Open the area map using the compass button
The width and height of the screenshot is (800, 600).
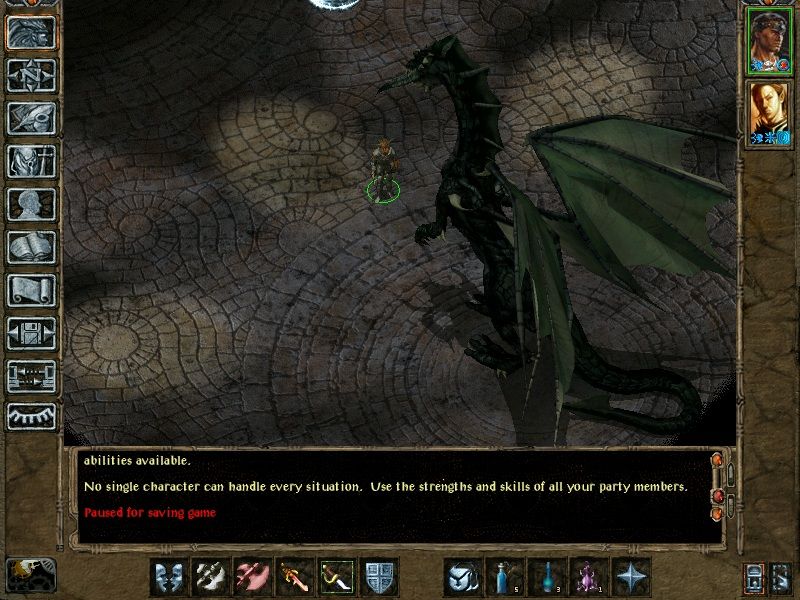31,75
